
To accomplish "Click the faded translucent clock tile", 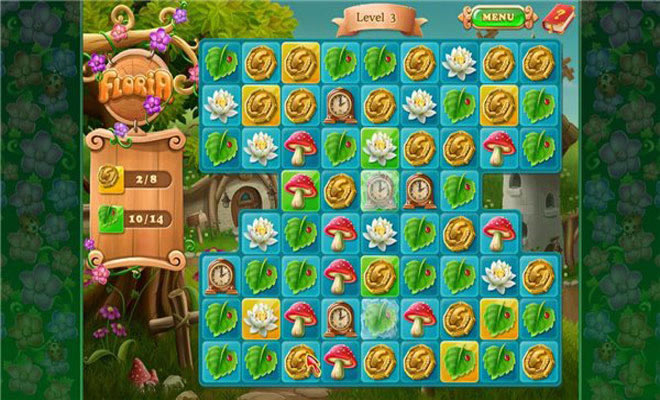I will (x=379, y=188).
